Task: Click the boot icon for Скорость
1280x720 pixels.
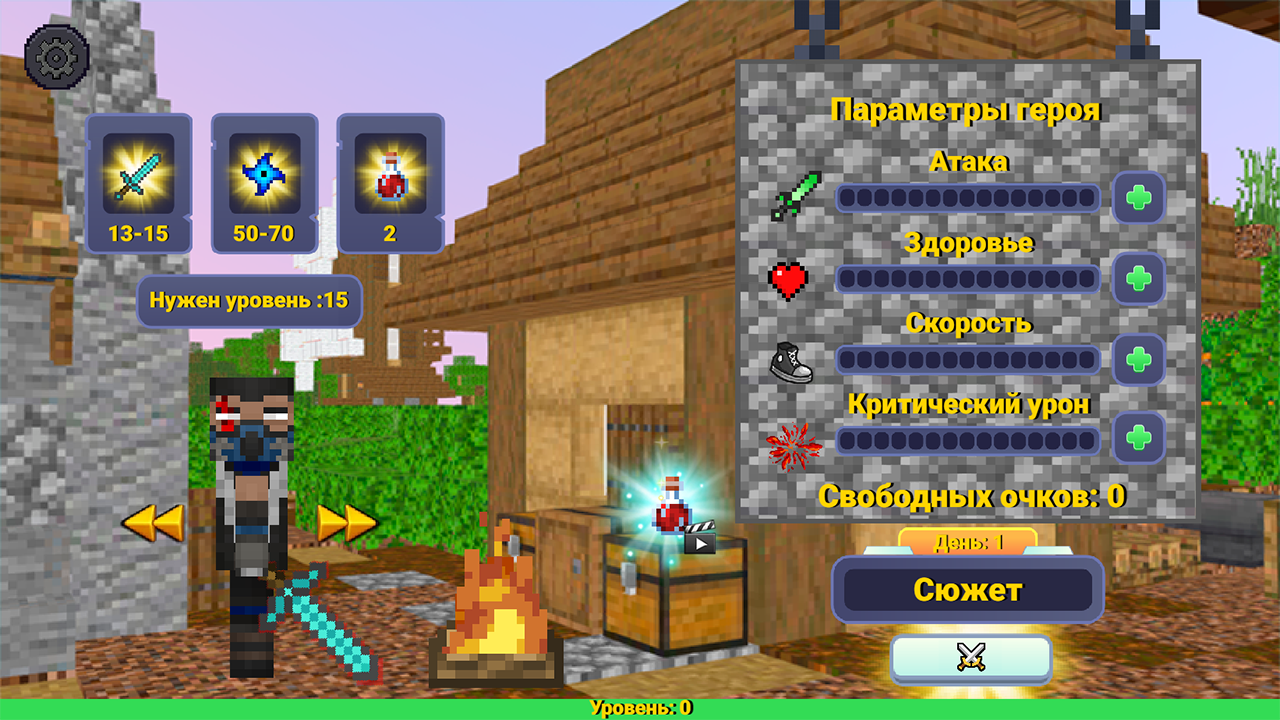Action: (x=791, y=360)
